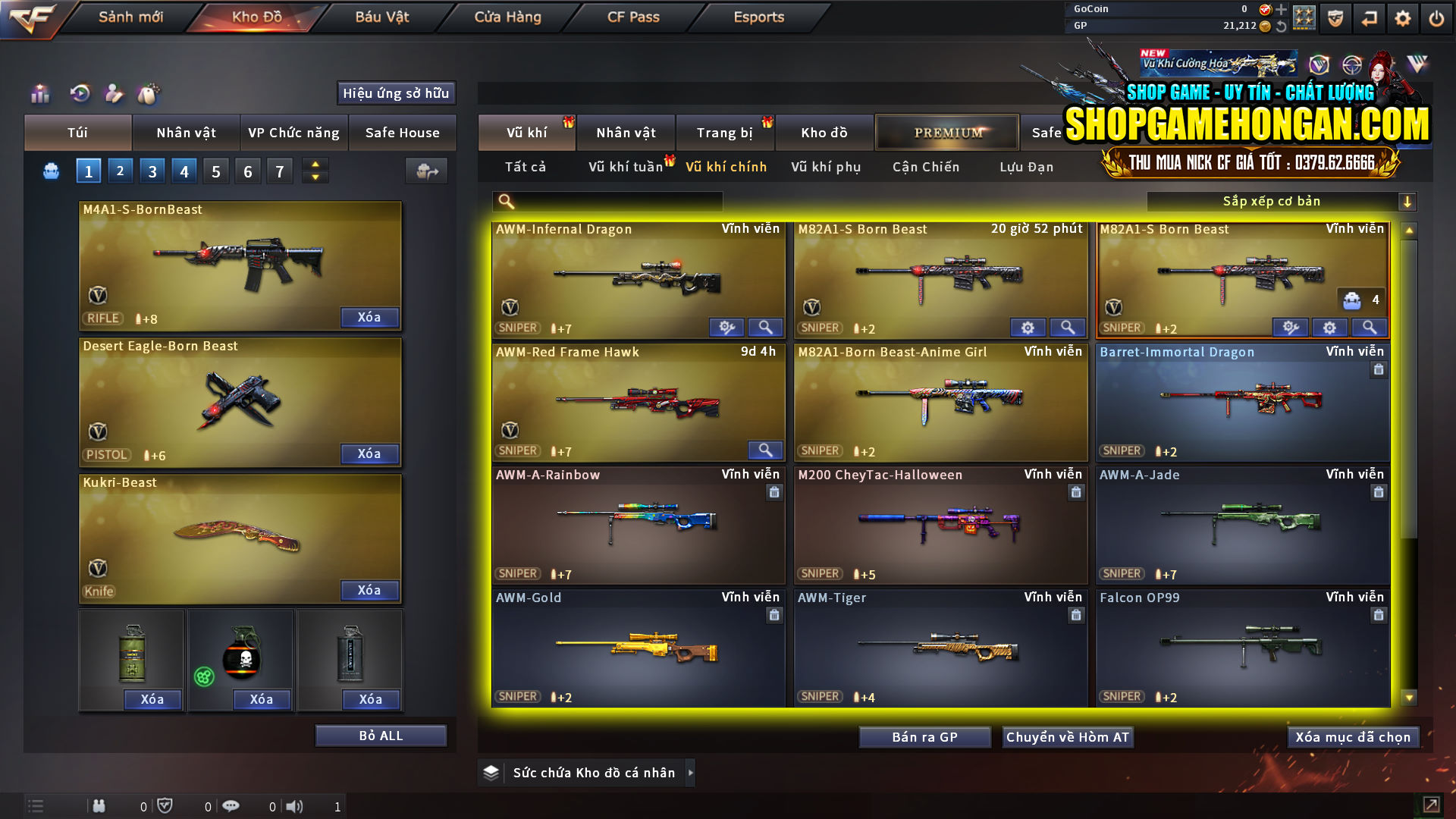Open the Sắp xếp cơ bản sort dropdown

(1282, 201)
